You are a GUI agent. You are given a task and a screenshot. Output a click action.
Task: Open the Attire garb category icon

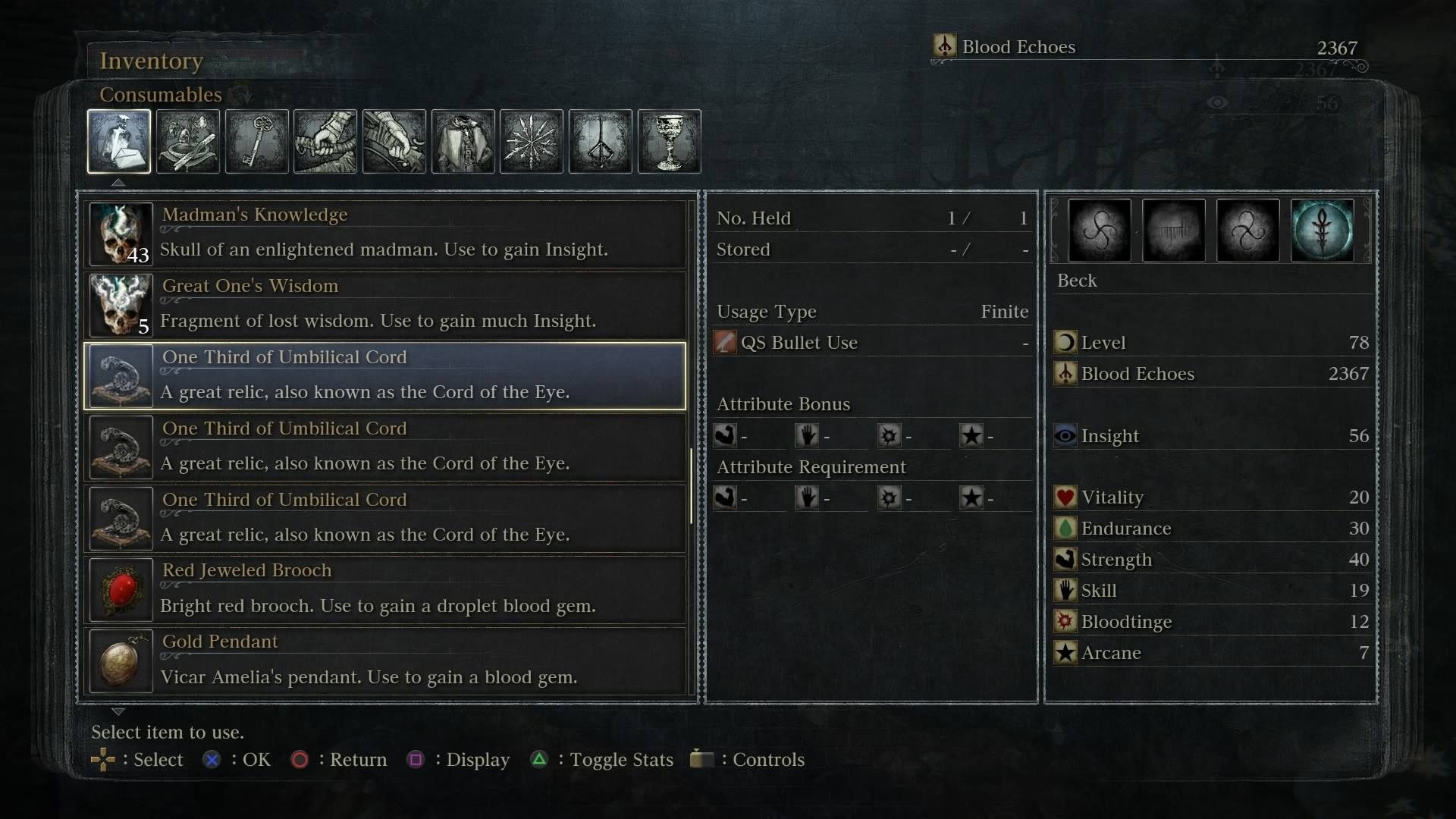[463, 142]
